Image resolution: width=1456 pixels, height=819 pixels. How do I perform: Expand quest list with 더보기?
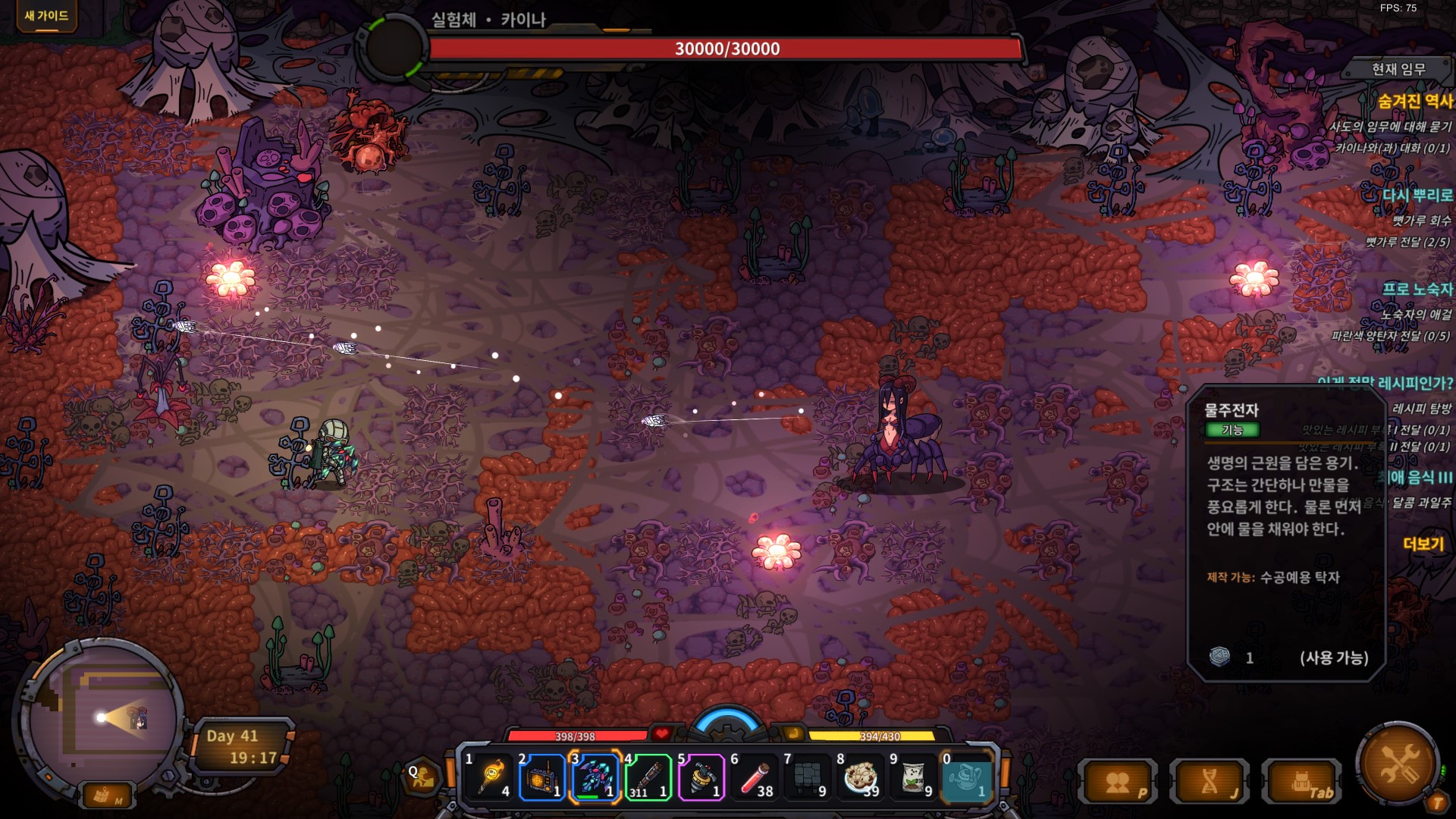click(x=1423, y=544)
